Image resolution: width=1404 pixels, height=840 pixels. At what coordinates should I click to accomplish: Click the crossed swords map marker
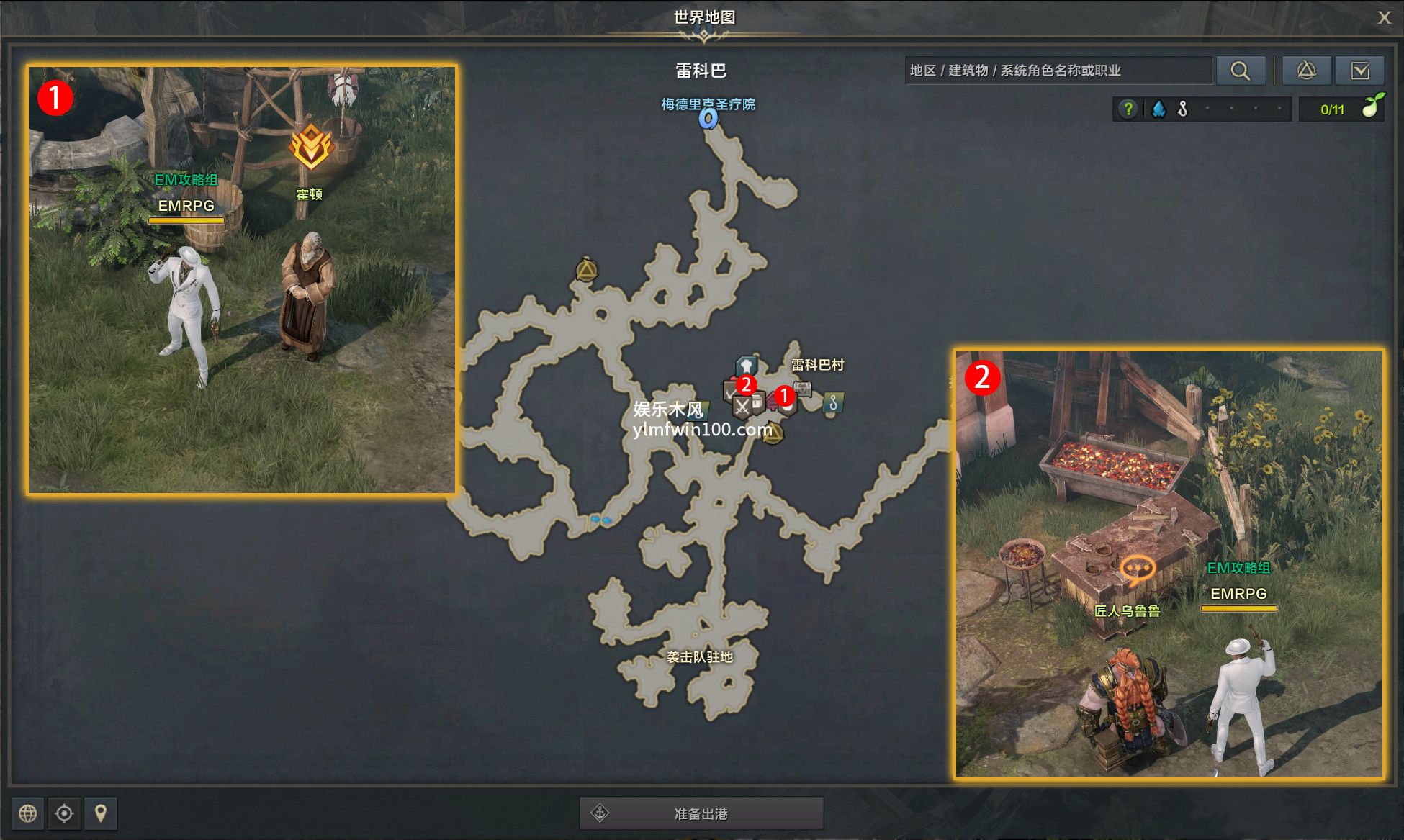(x=742, y=407)
